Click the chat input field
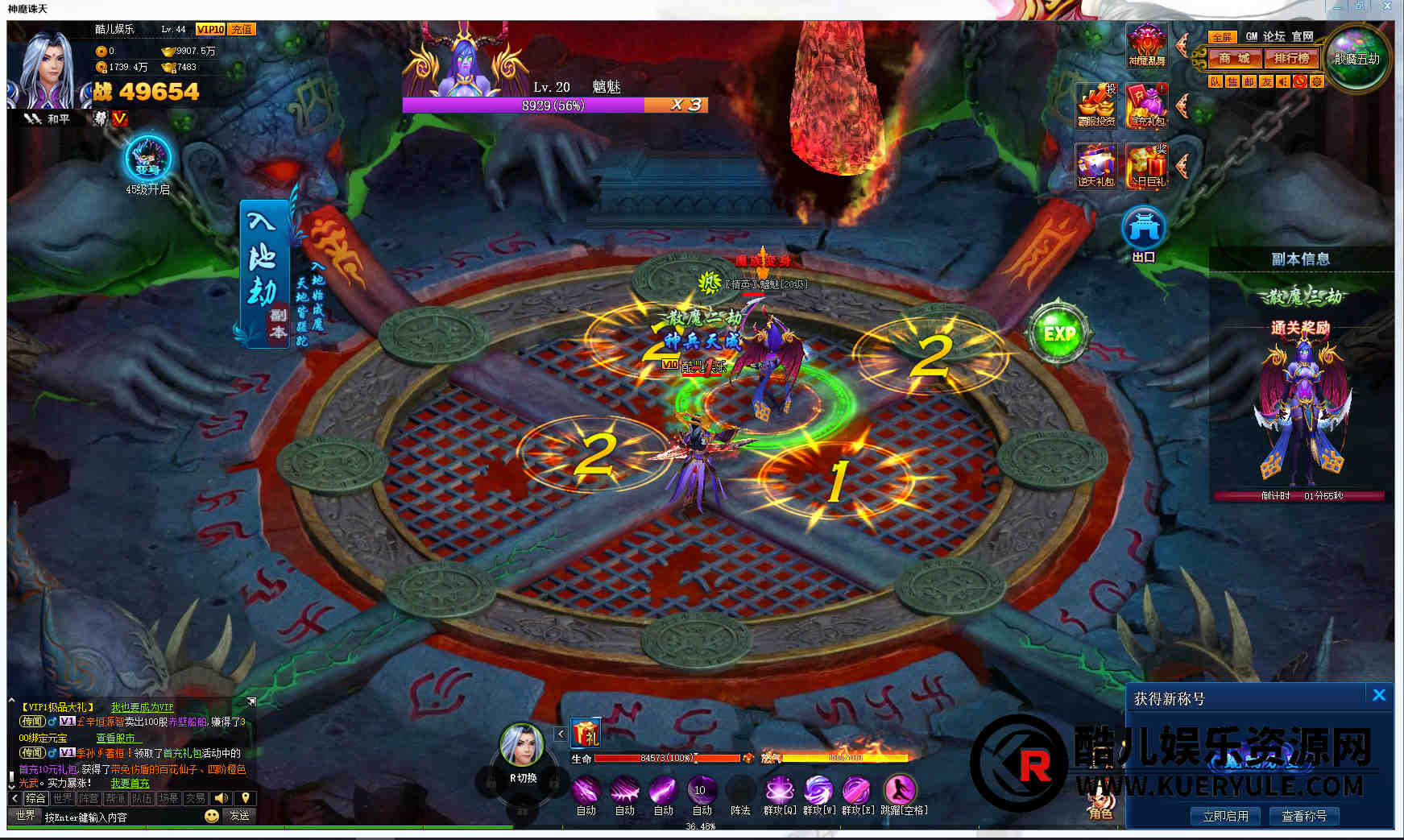This screenshot has height=840, width=1404. click(x=121, y=817)
